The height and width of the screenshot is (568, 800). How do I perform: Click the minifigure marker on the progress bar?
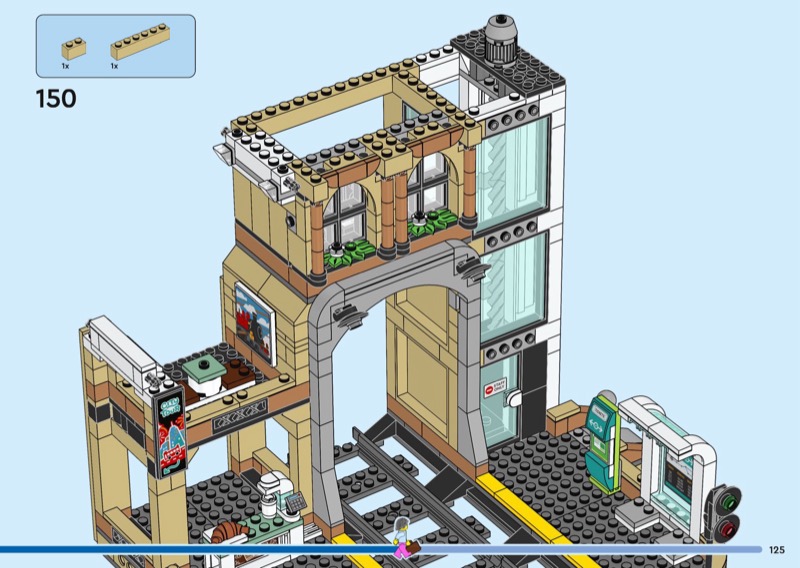(402, 539)
